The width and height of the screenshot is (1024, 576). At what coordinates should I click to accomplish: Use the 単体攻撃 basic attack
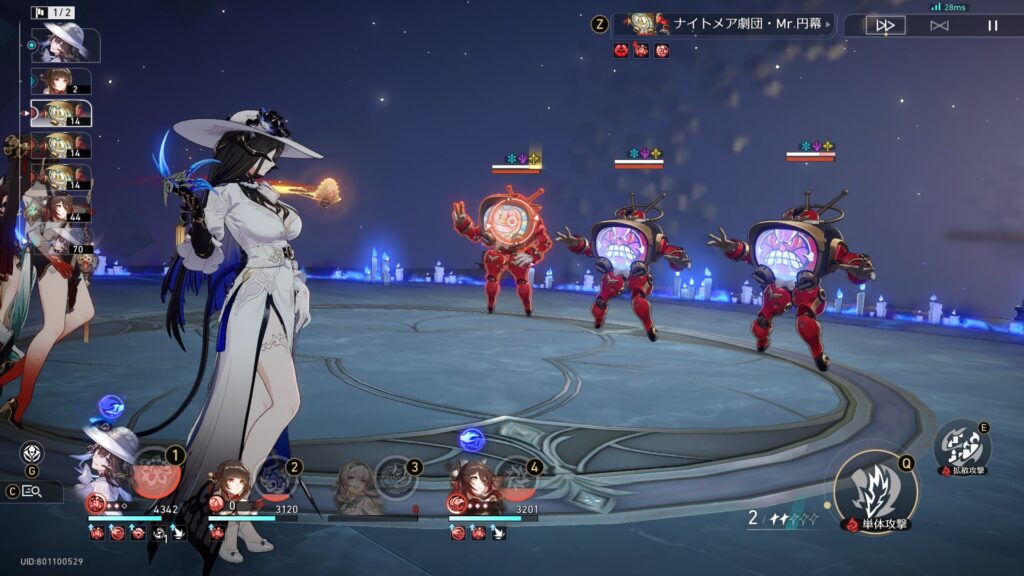[x=875, y=491]
